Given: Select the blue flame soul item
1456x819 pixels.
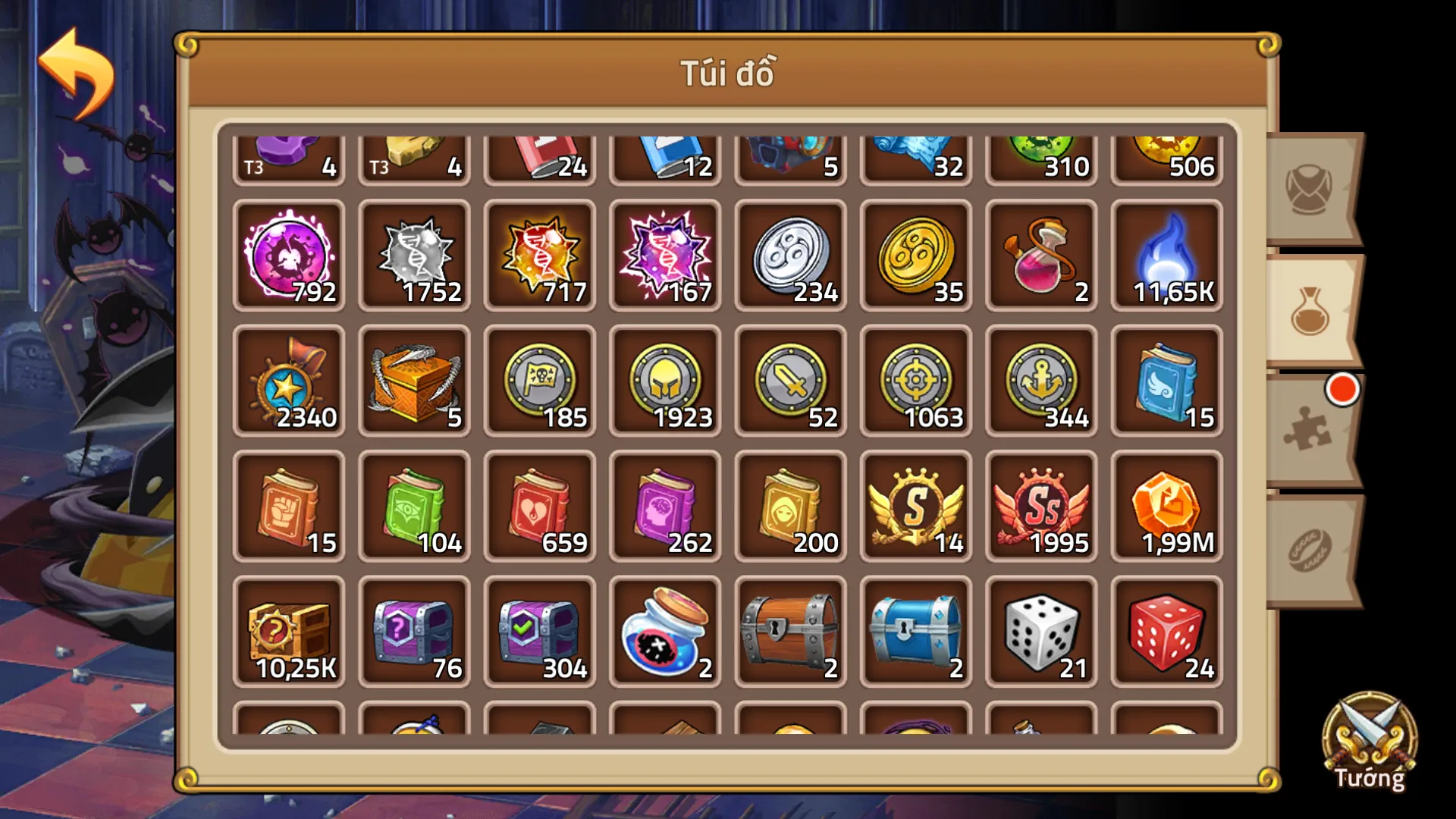Looking at the screenshot, I should tap(1166, 254).
